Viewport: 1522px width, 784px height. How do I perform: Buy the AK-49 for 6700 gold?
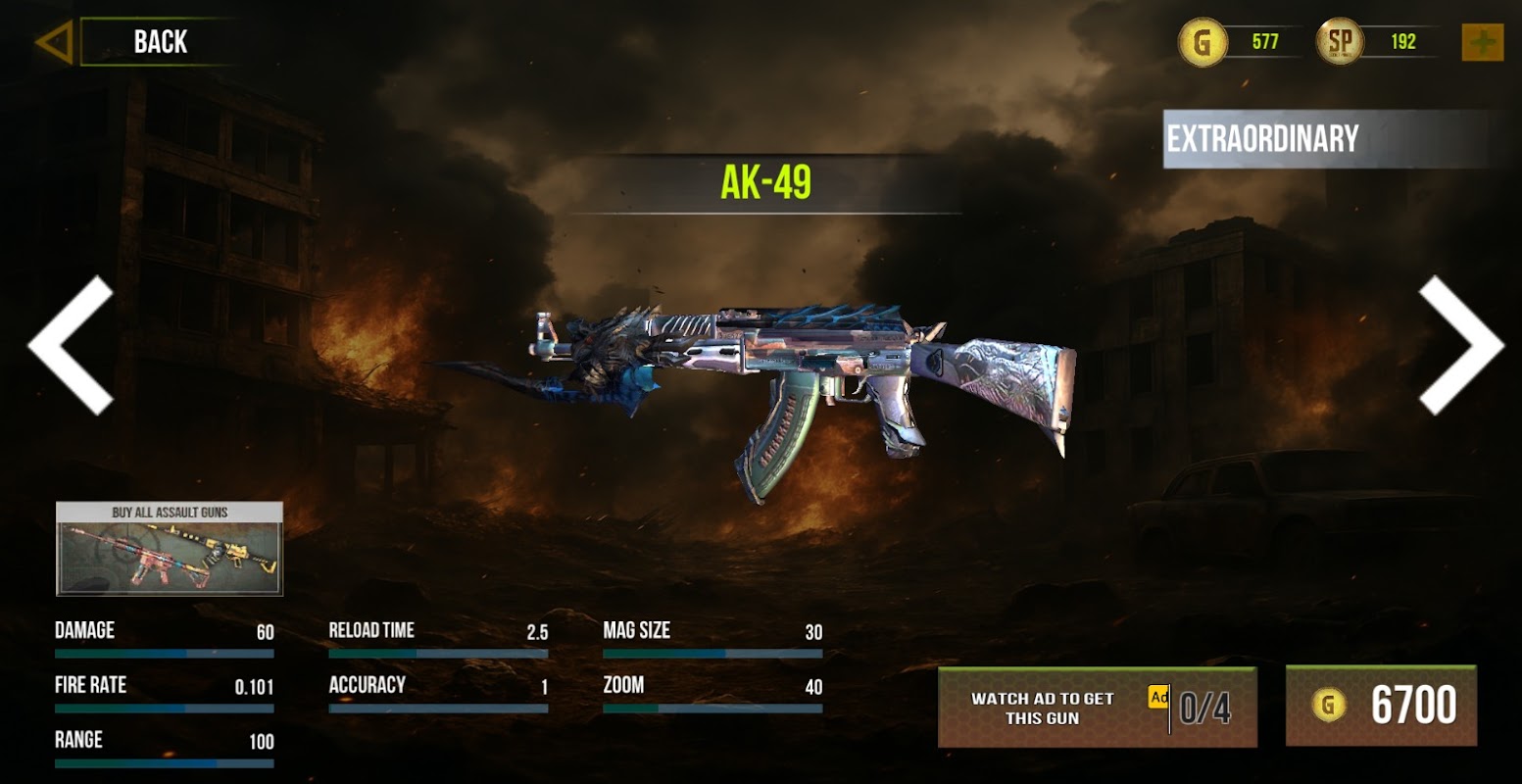[1381, 706]
